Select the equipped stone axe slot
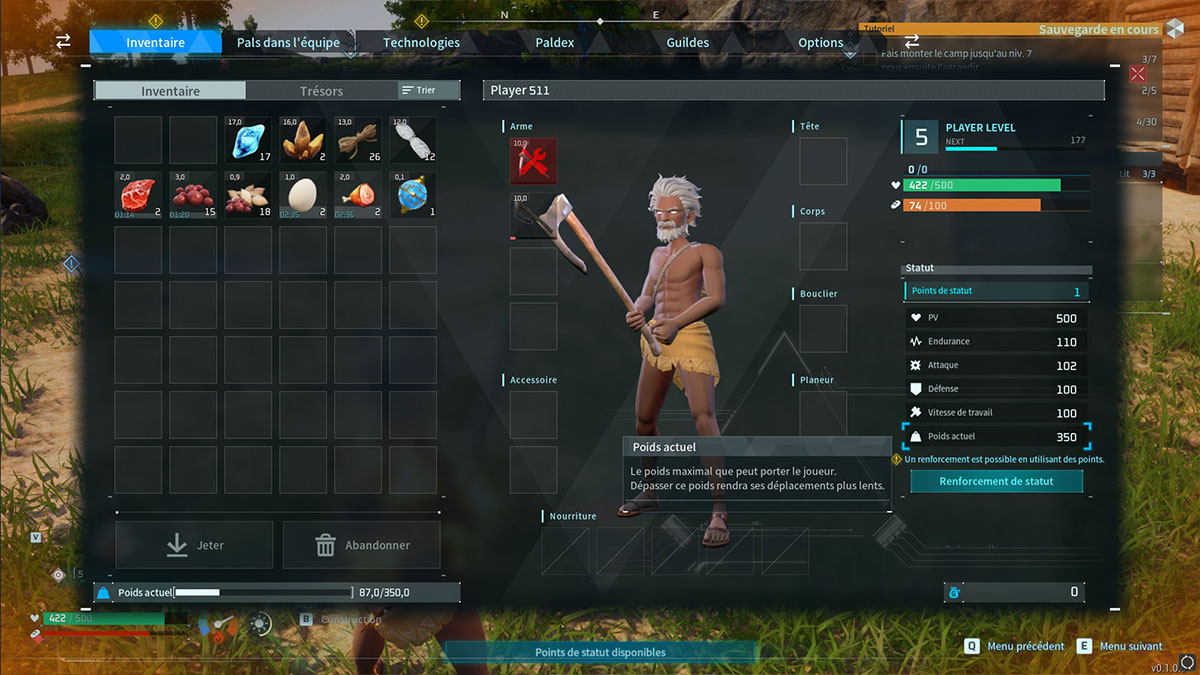The width and height of the screenshot is (1200, 675). (534, 216)
